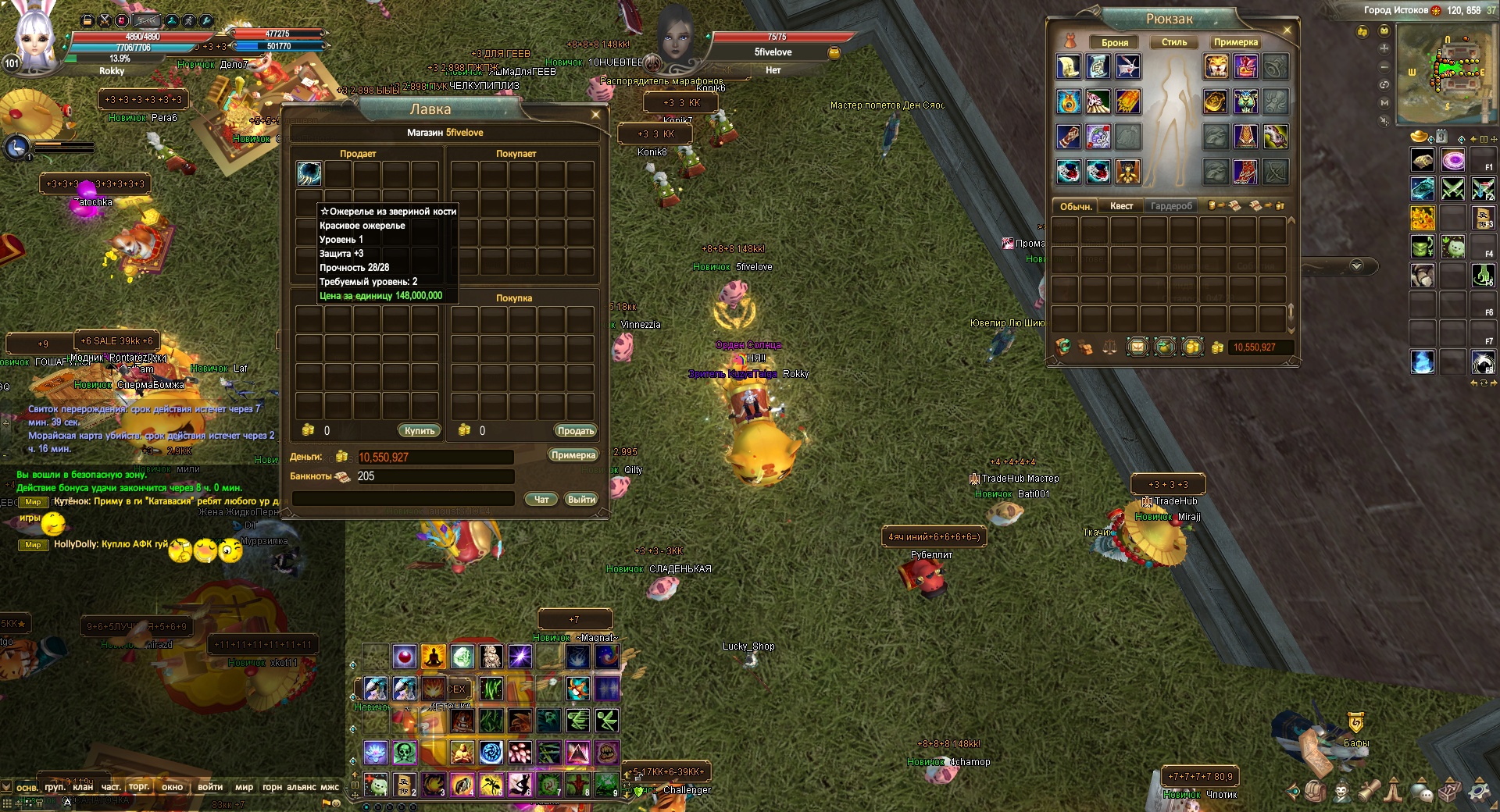This screenshot has width=1500, height=812.
Task: Click the Купить button
Action: [420, 431]
